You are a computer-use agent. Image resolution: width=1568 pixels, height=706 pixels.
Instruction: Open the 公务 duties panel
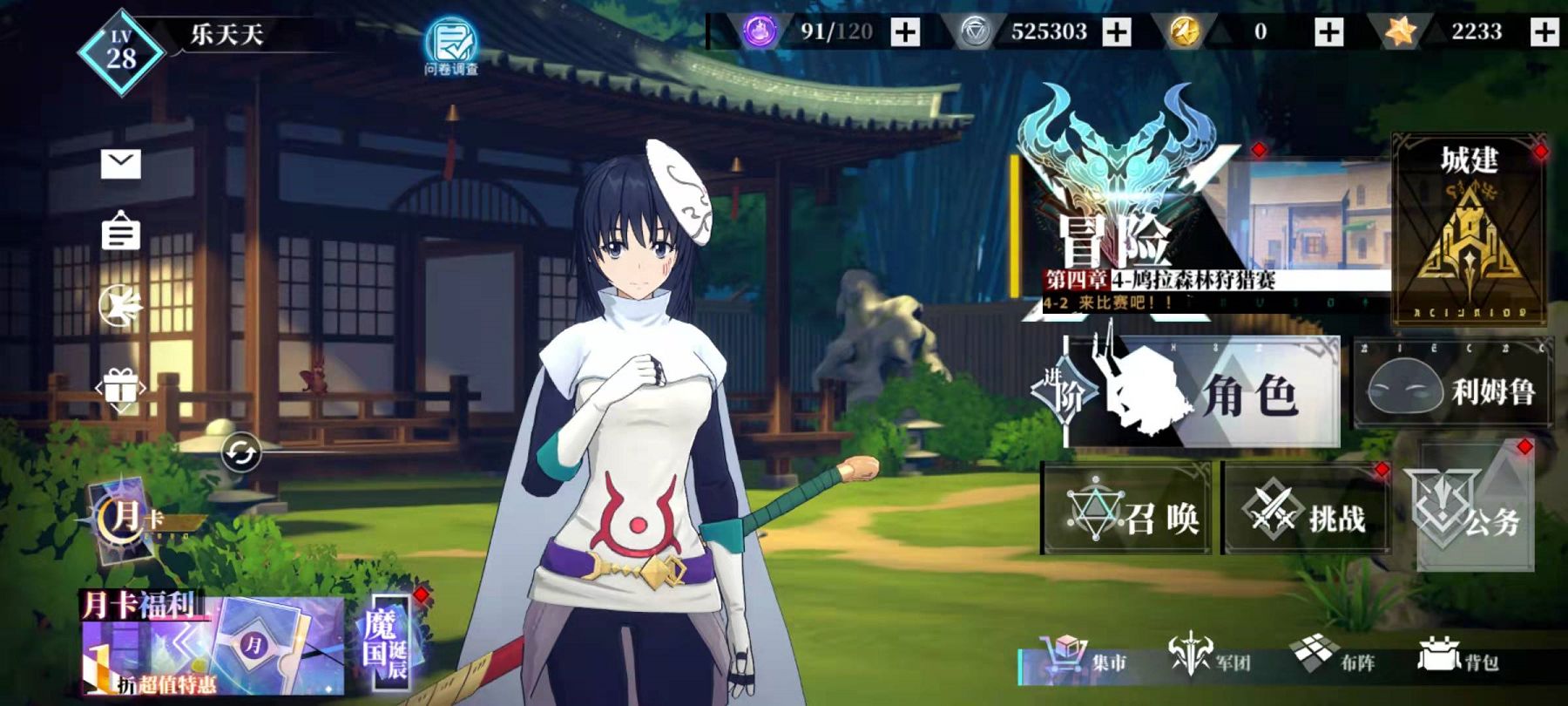(1474, 513)
